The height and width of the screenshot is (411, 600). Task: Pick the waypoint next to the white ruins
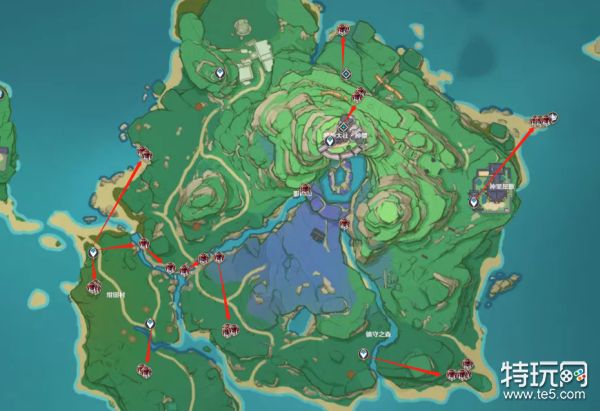pos(221,74)
